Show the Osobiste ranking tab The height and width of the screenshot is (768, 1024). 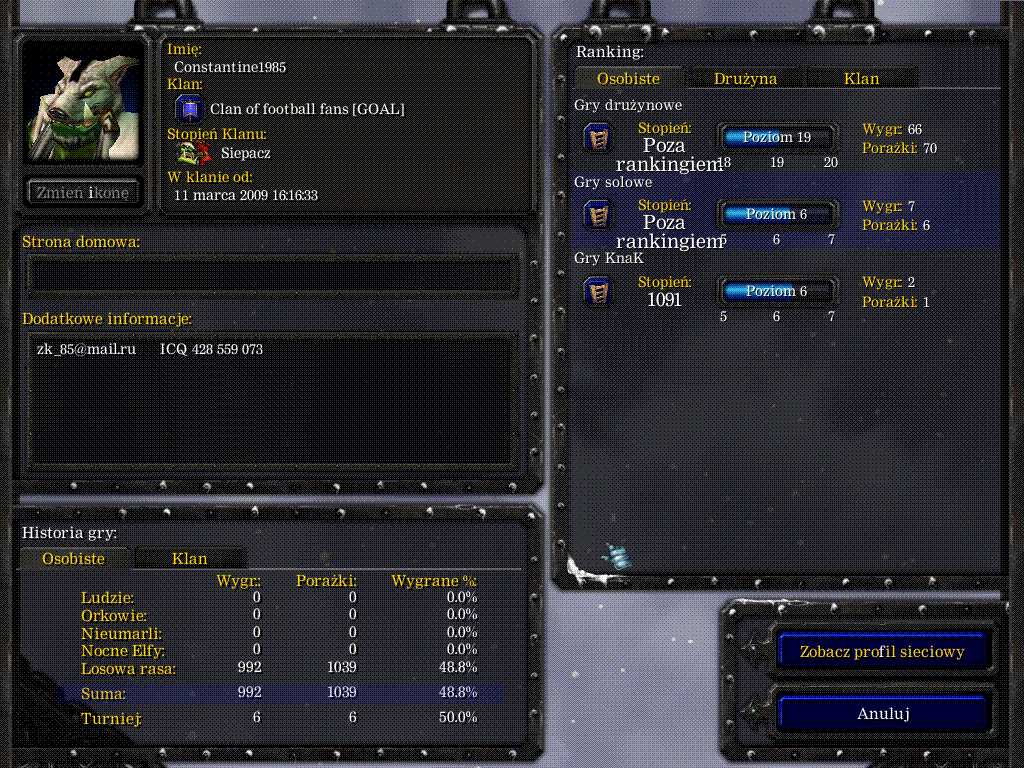pyautogui.click(x=628, y=78)
